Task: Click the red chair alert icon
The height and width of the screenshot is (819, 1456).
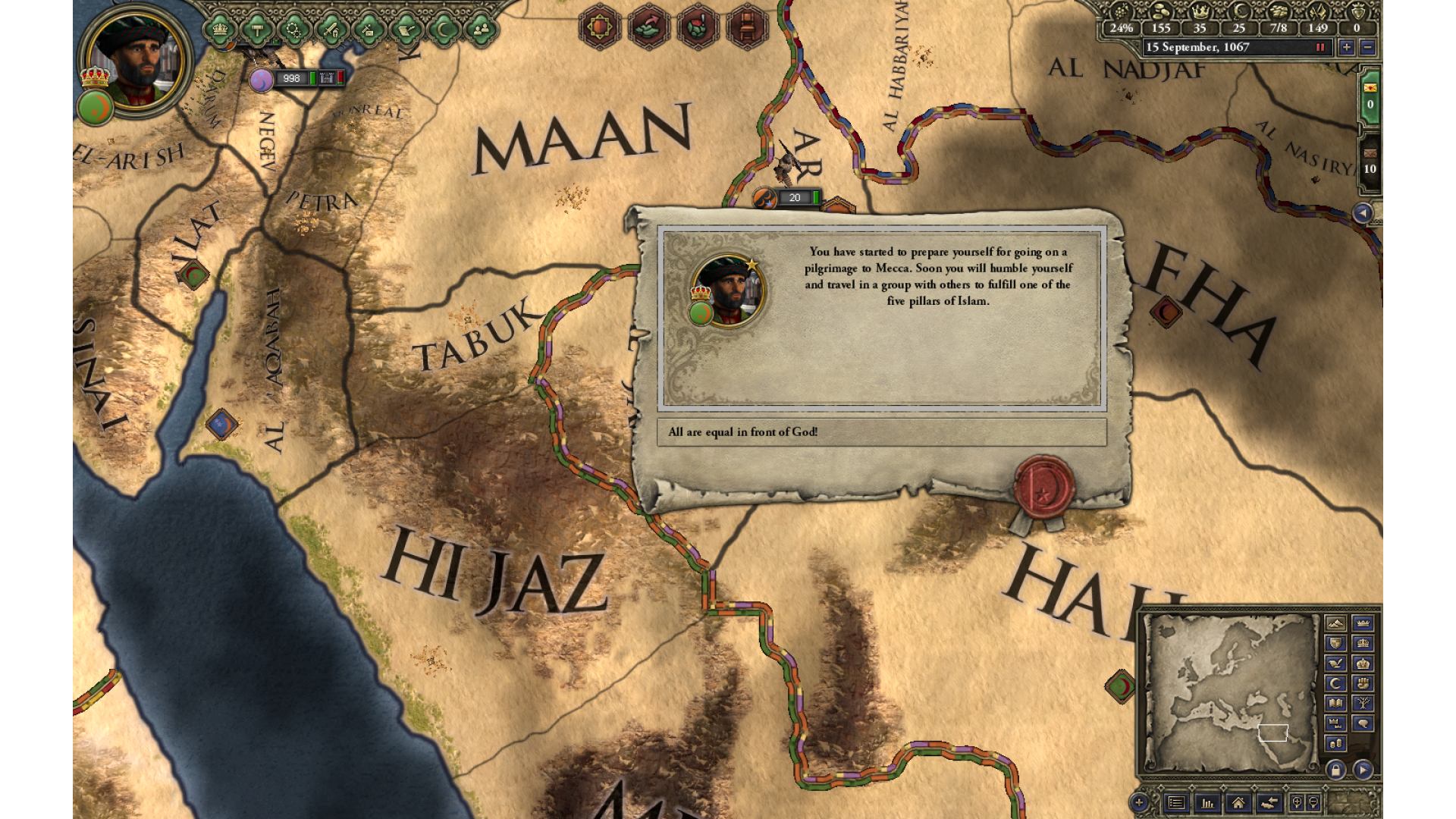Action: tap(747, 27)
